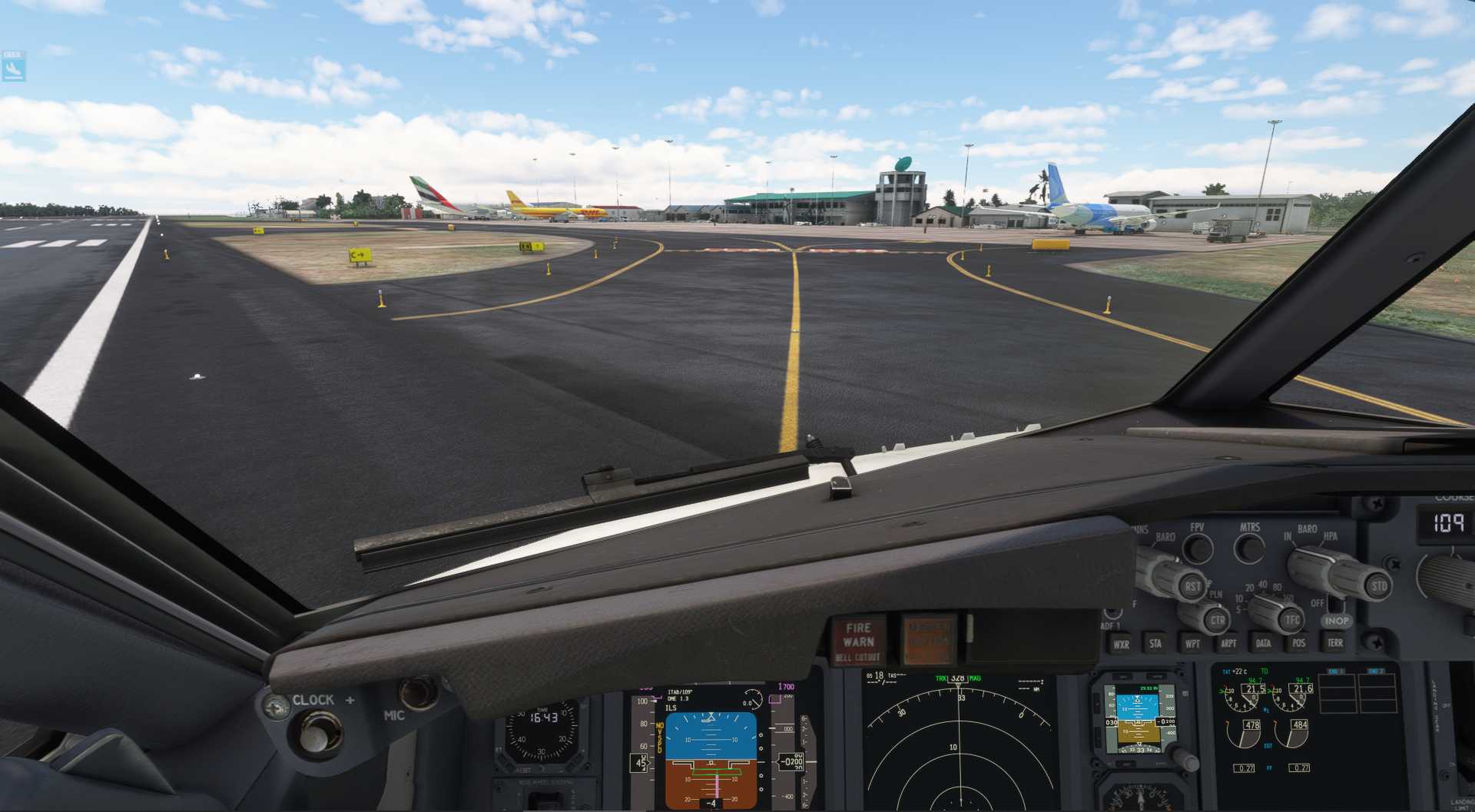Push the STD barometer standard button
The image size is (1475, 812).
click(1378, 586)
